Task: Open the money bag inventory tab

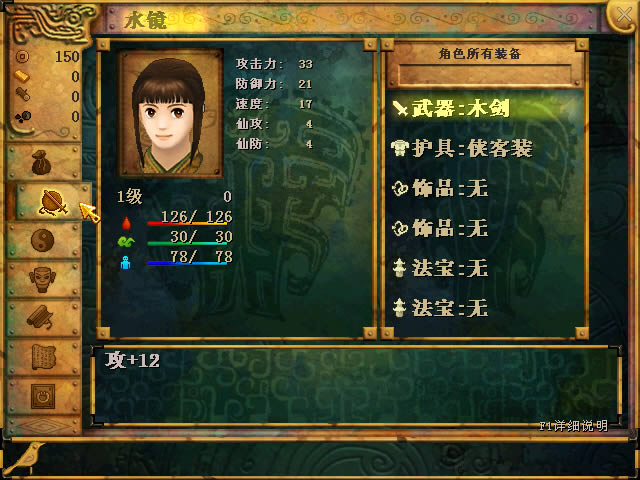Action: coord(42,161)
